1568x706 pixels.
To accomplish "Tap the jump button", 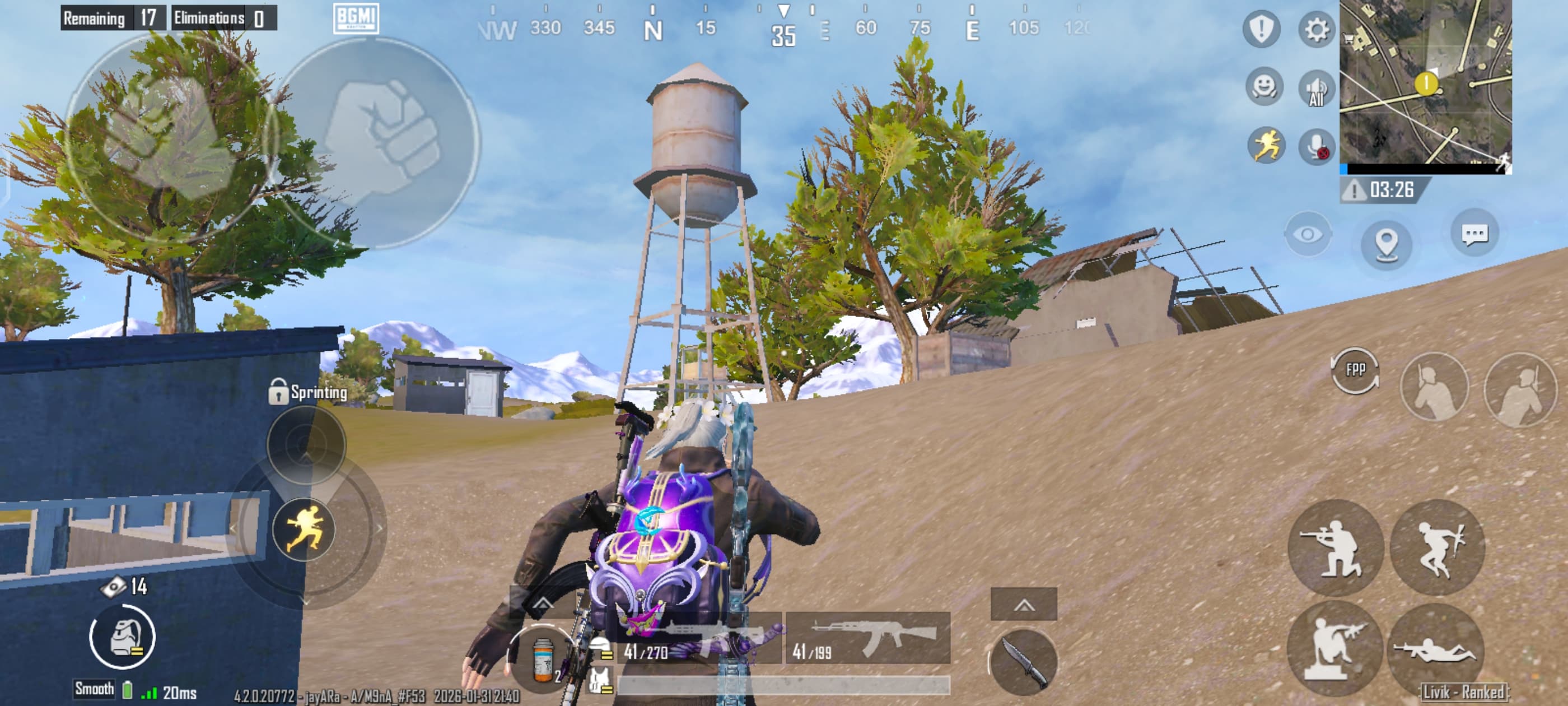I will pyautogui.click(x=1438, y=547).
